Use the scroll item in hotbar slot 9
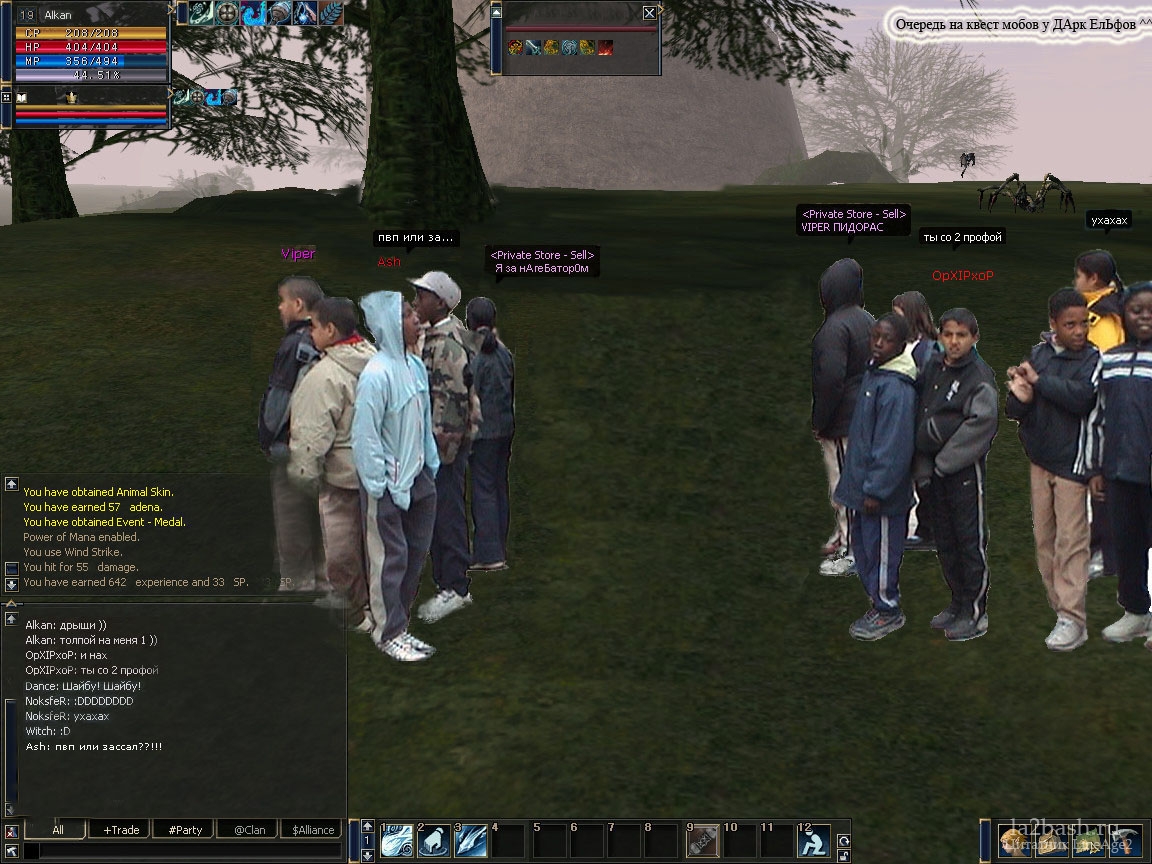Screen dimensions: 1152x864 coord(702,841)
